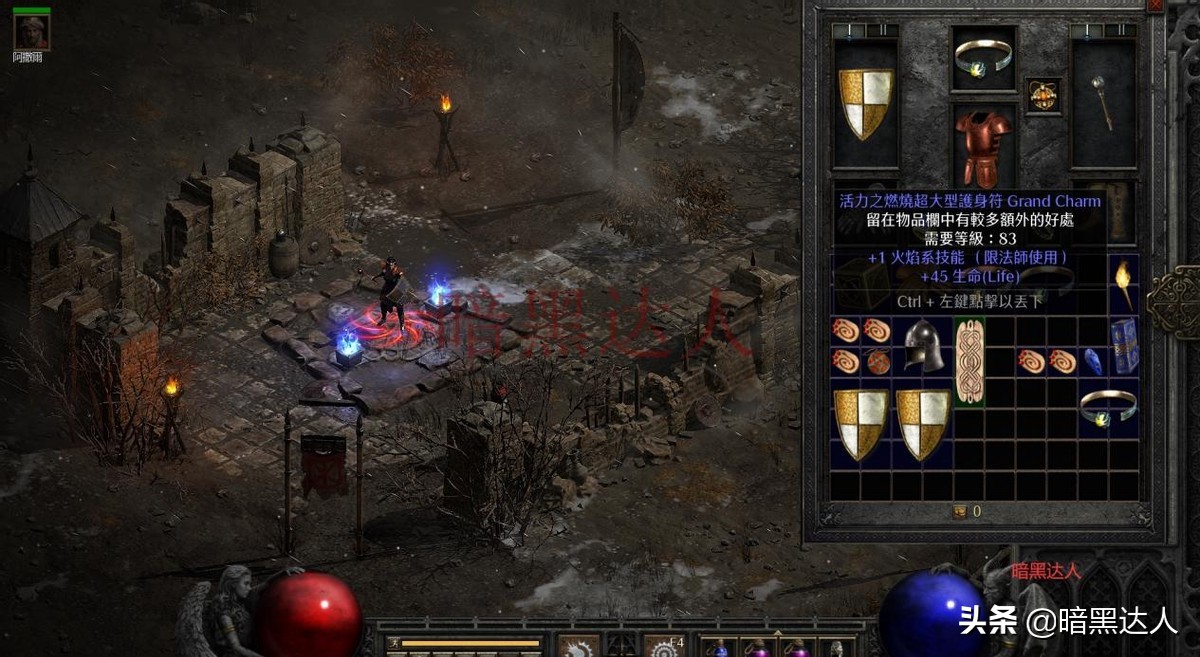
Task: Switch to weapon set II above scepter
Action: 1120,31
